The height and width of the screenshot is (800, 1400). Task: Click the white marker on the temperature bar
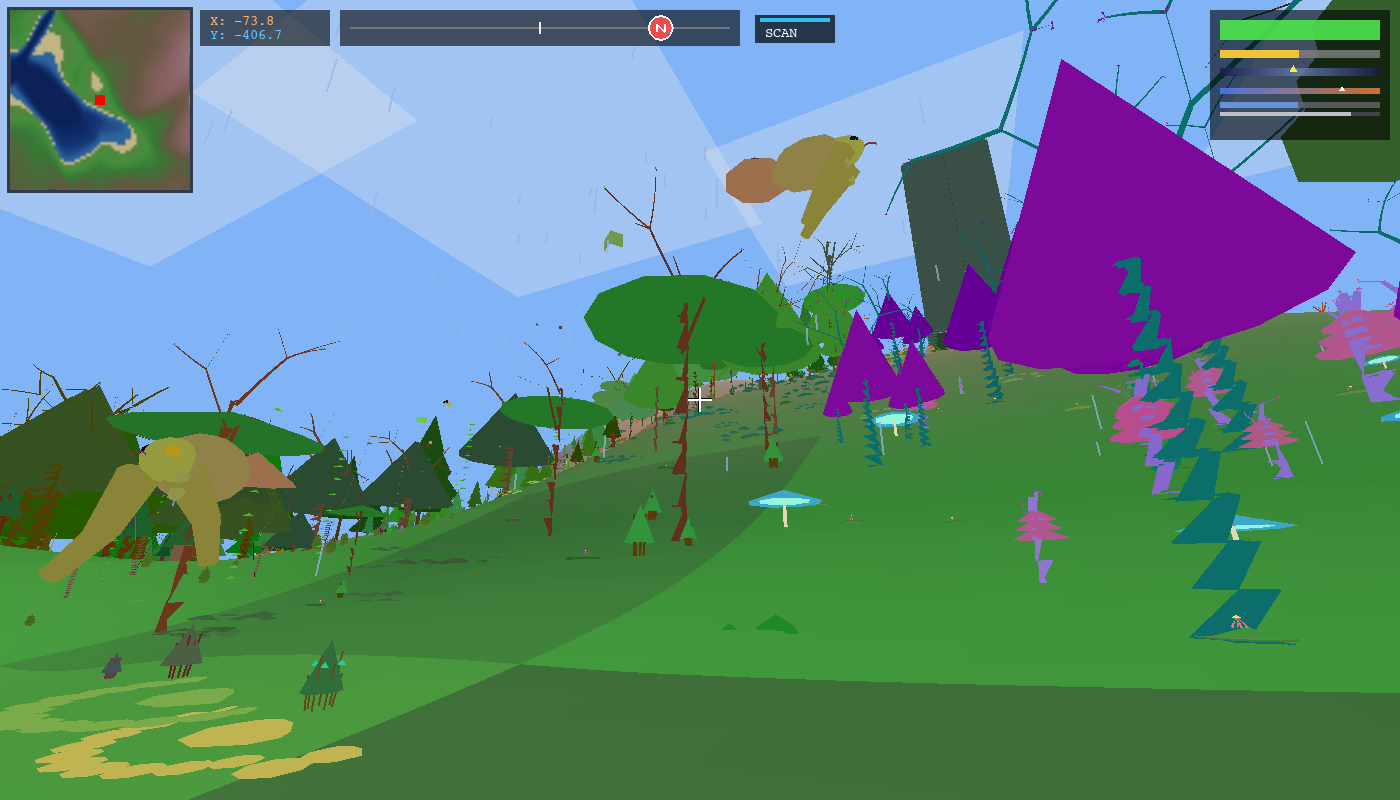(1342, 89)
